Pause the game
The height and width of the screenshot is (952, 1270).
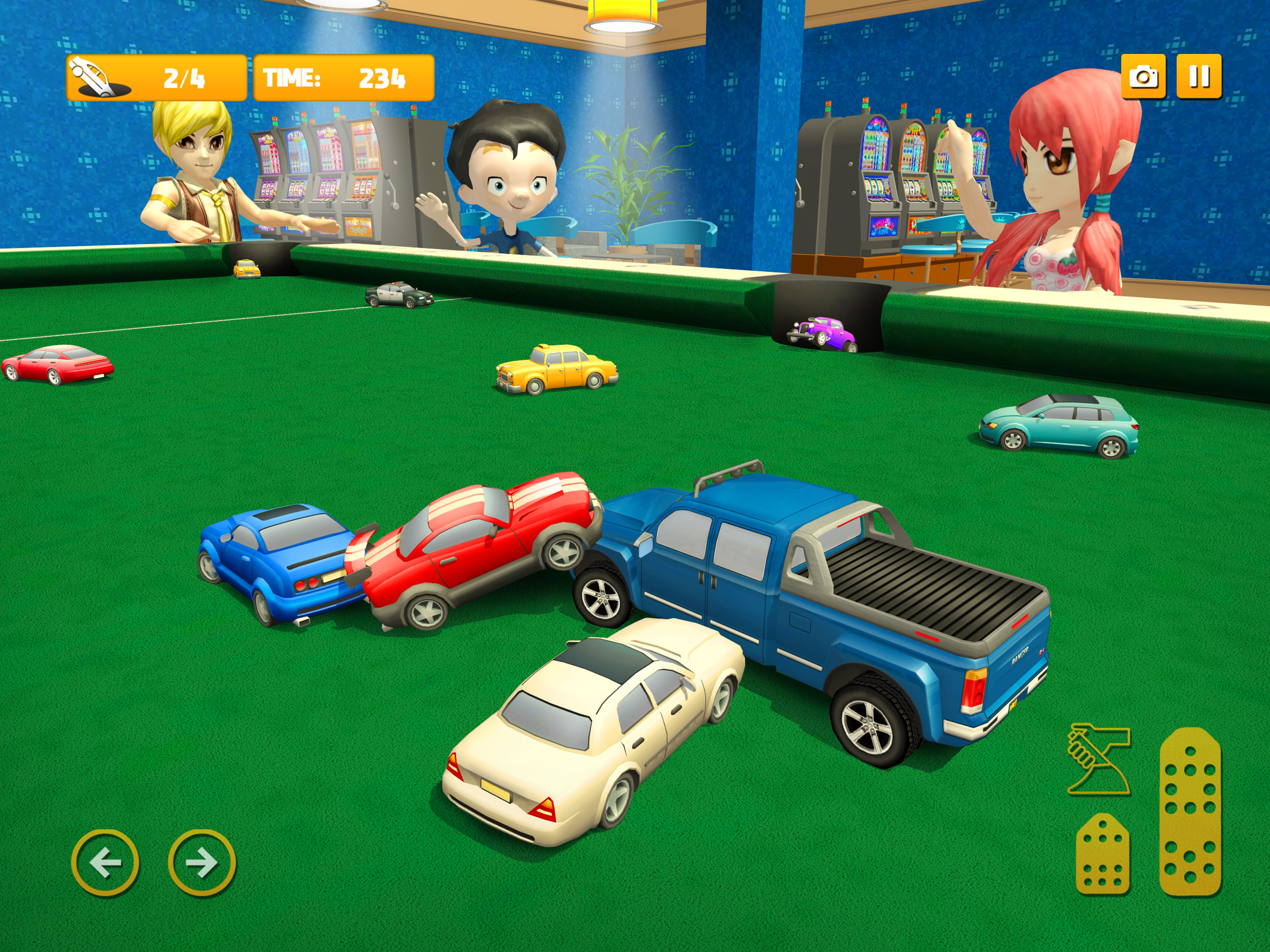(x=1199, y=76)
